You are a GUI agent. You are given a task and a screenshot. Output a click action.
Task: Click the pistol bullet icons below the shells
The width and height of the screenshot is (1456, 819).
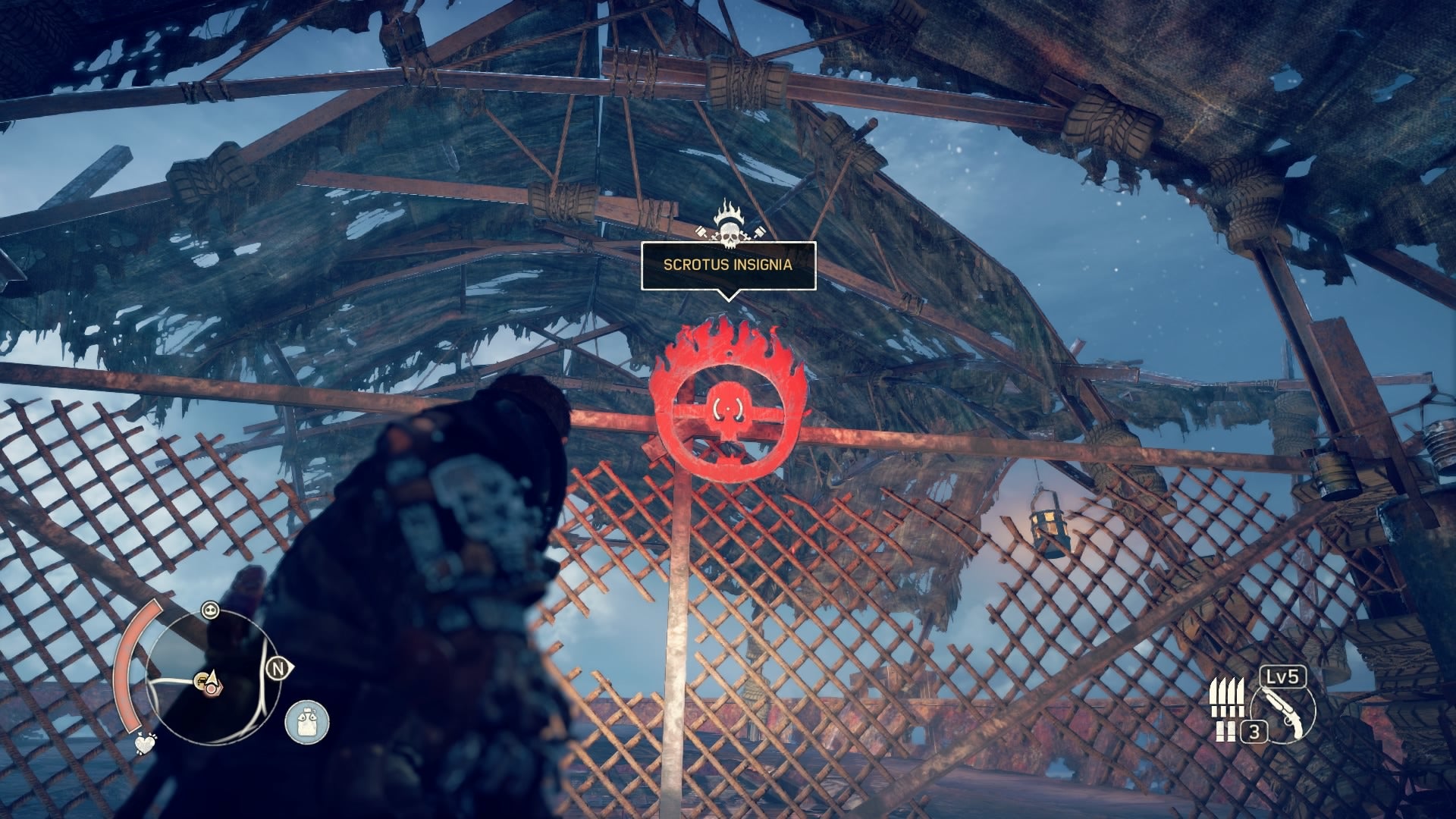tap(1224, 730)
